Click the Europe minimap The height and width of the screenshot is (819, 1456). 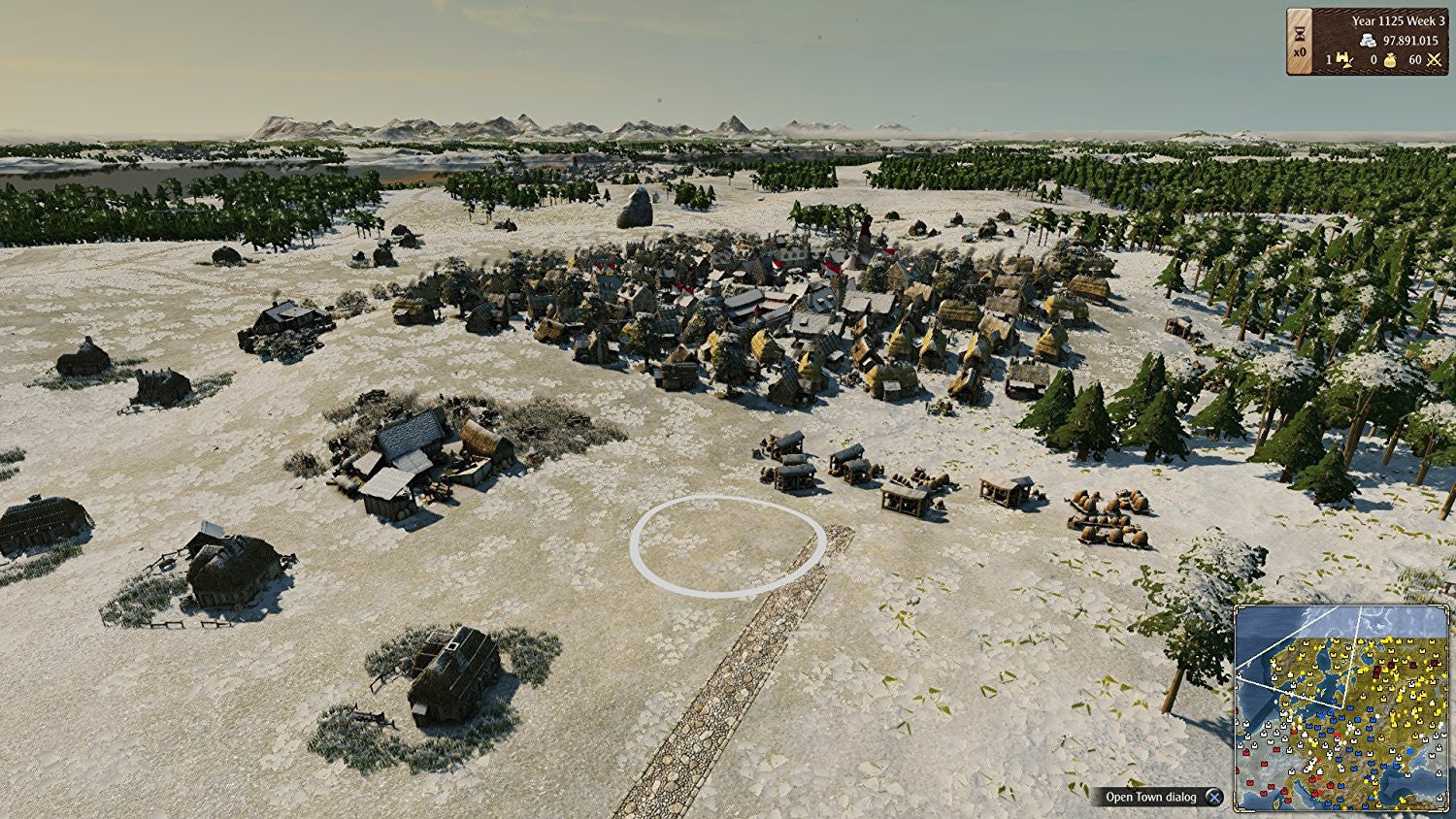pyautogui.click(x=1341, y=708)
